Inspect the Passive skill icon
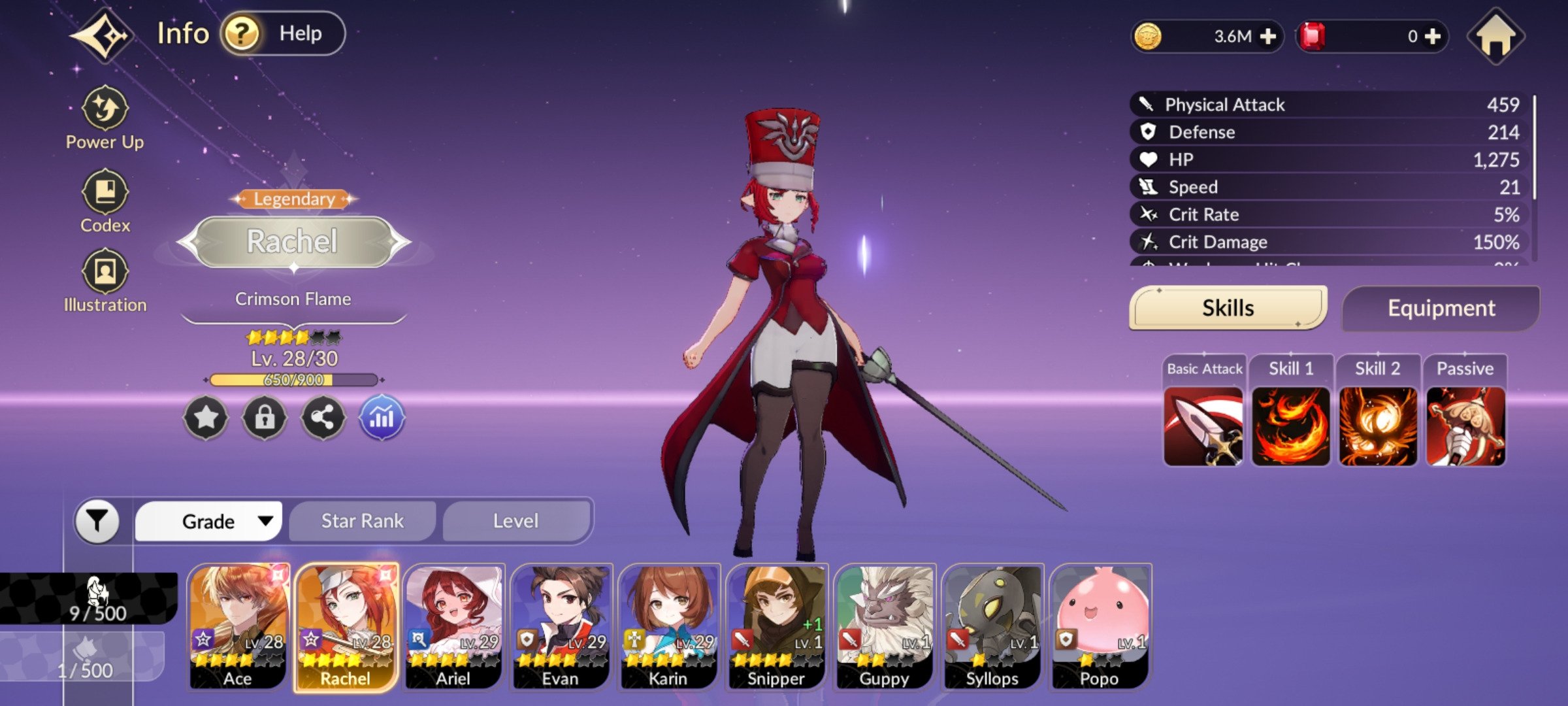1568x706 pixels. (x=1465, y=426)
